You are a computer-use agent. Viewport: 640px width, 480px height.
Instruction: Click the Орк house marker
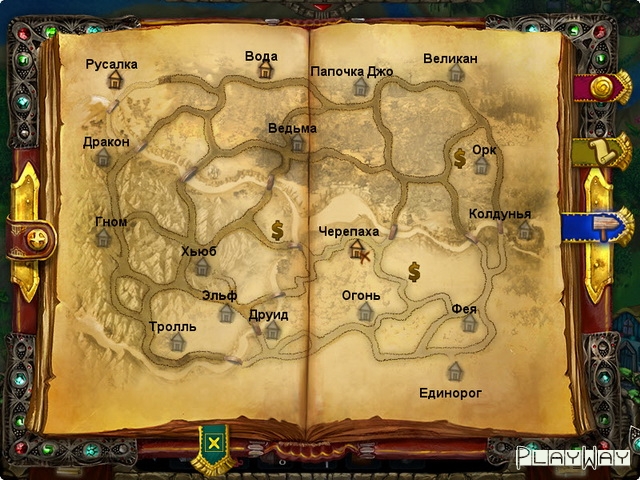click(481, 165)
